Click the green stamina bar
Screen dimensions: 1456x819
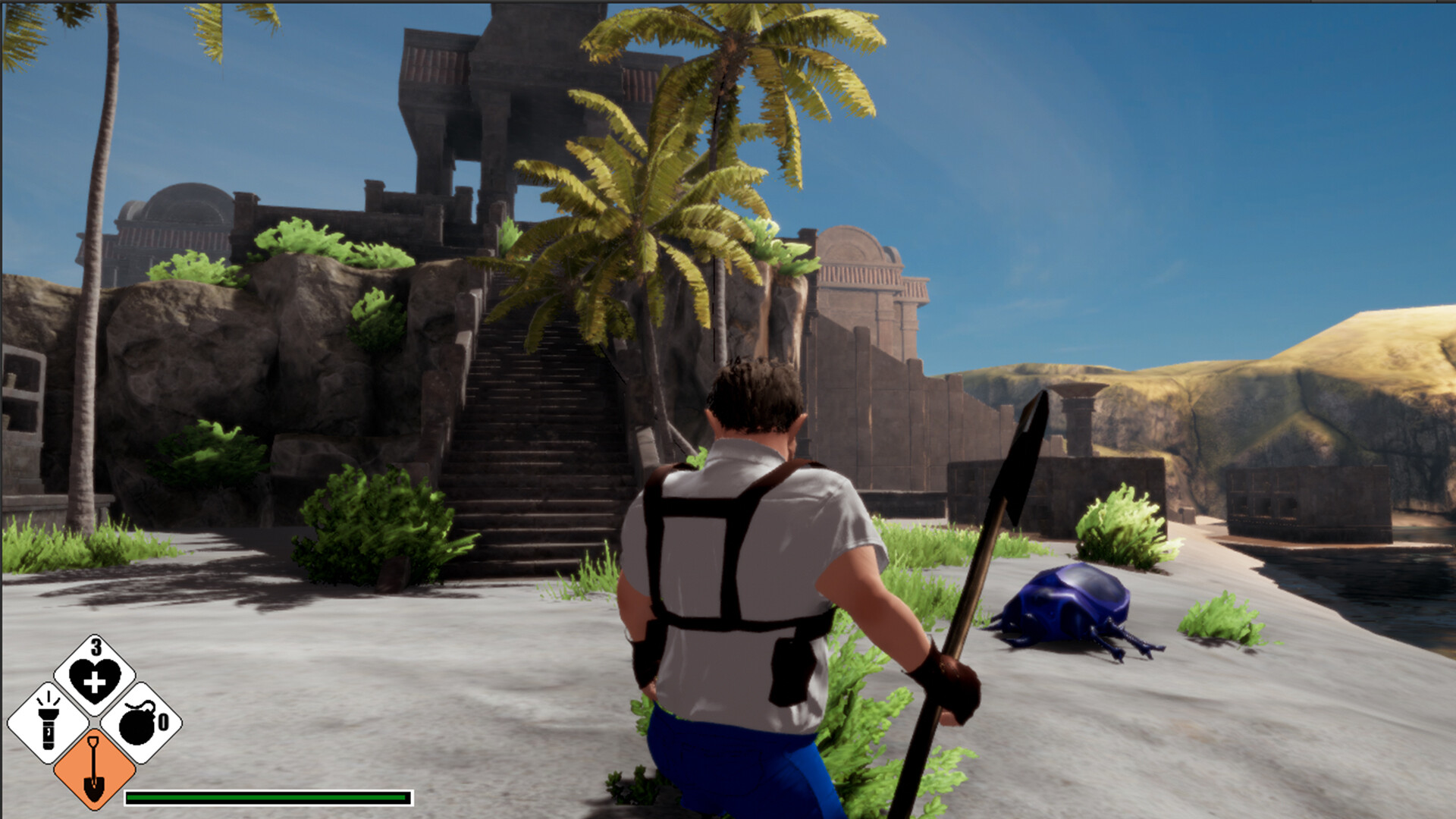269,798
